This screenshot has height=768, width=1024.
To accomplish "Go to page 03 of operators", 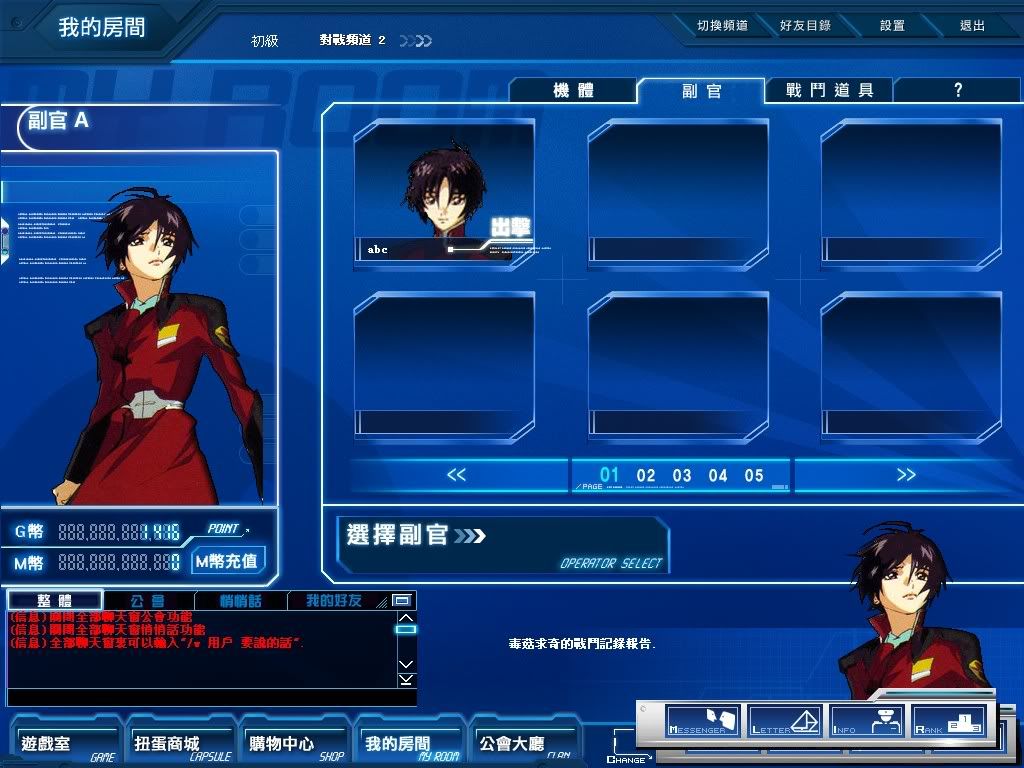I will point(682,476).
